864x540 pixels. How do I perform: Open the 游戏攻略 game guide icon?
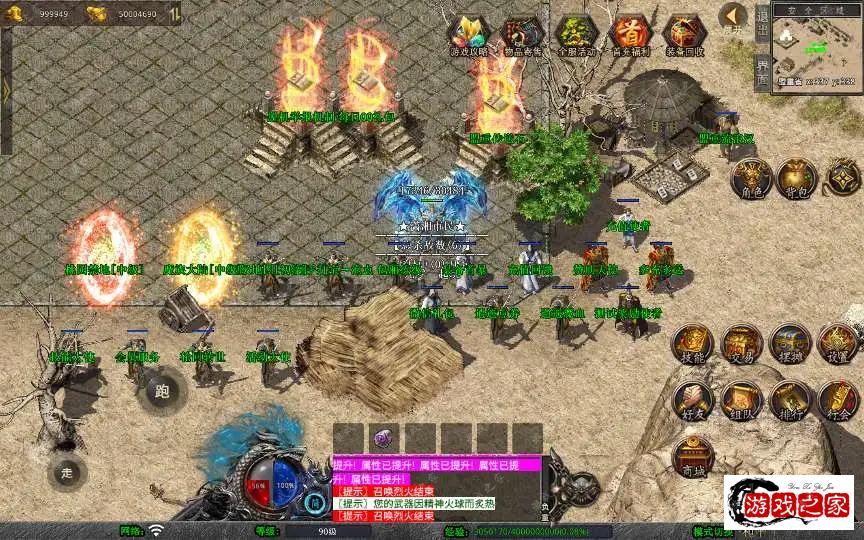(x=469, y=34)
